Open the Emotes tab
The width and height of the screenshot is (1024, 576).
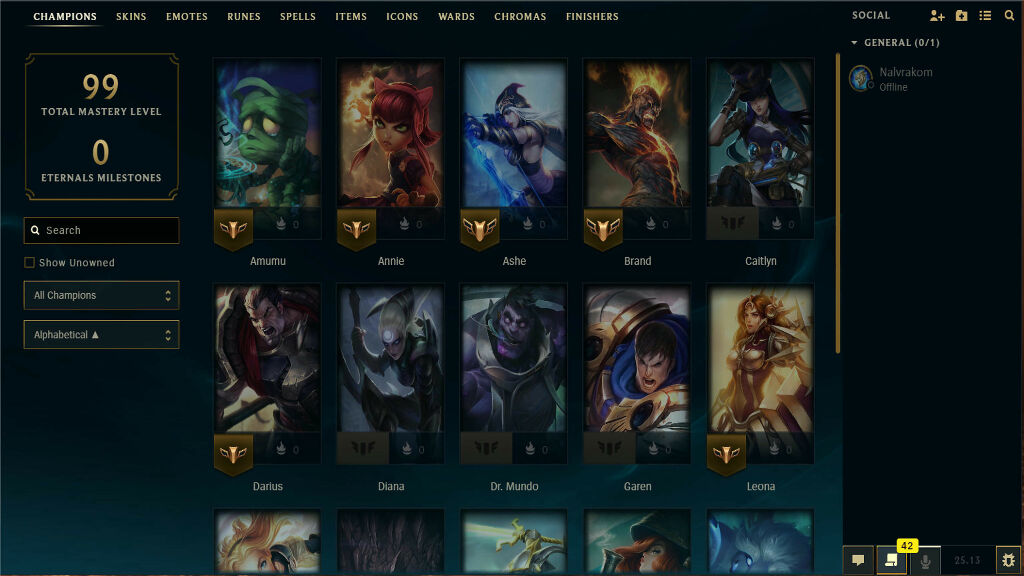[187, 17]
